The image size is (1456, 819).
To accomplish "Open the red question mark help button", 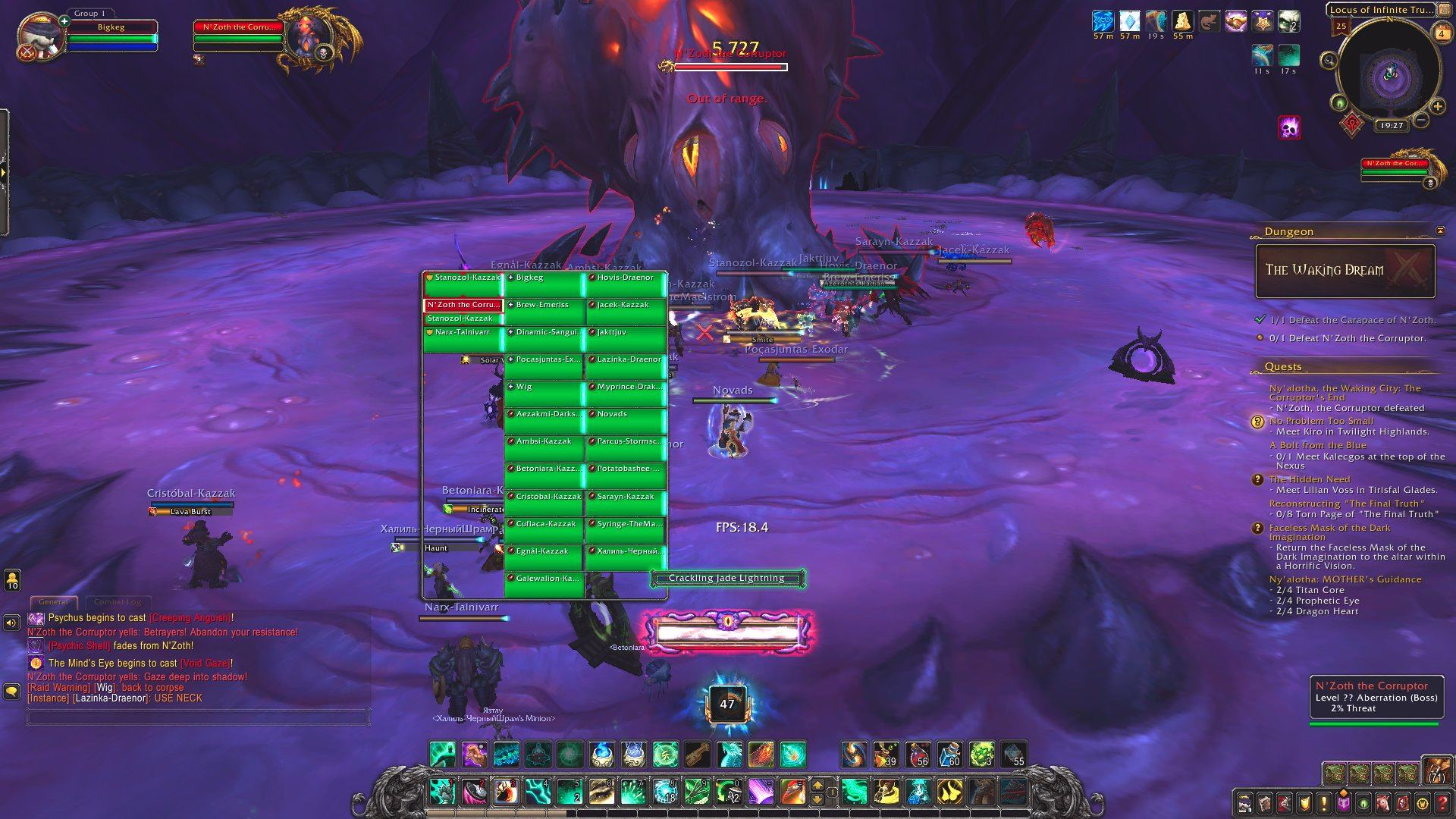I will point(1442,802).
